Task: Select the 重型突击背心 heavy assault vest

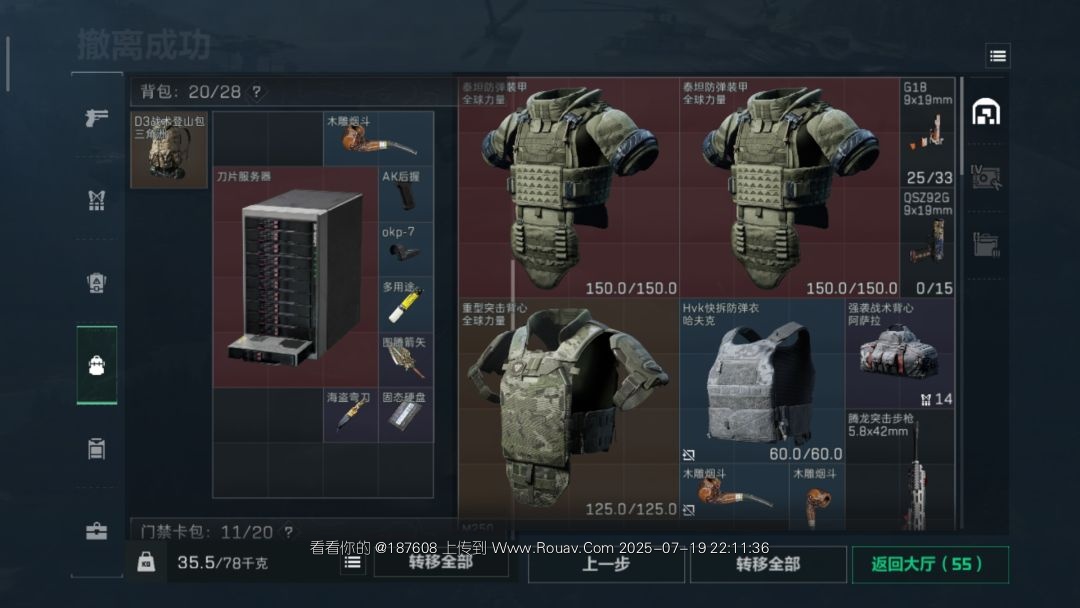Action: pyautogui.click(x=568, y=408)
